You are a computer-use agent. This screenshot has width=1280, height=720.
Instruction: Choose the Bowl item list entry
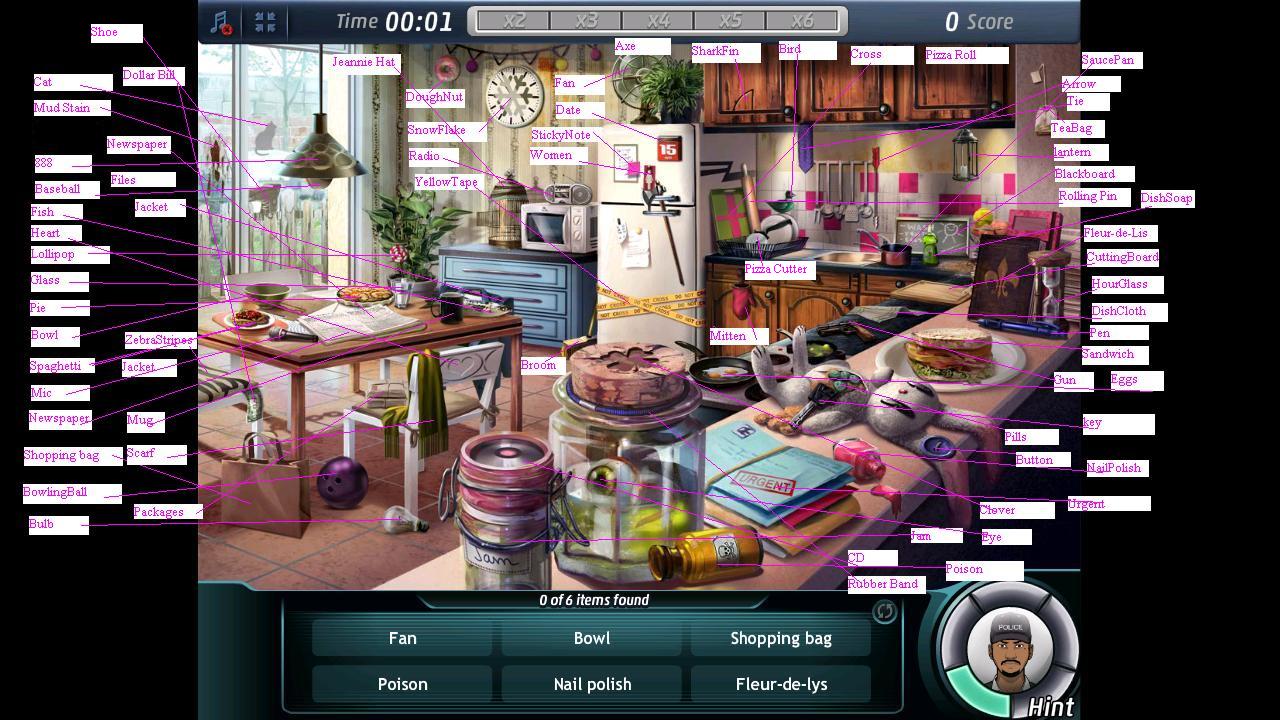[x=592, y=638]
